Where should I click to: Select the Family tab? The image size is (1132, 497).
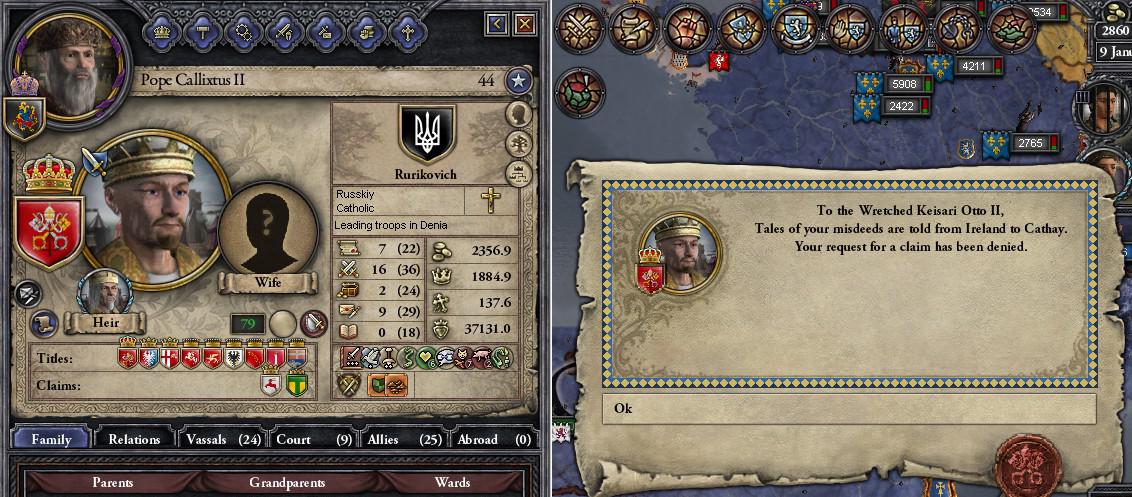(x=51, y=439)
